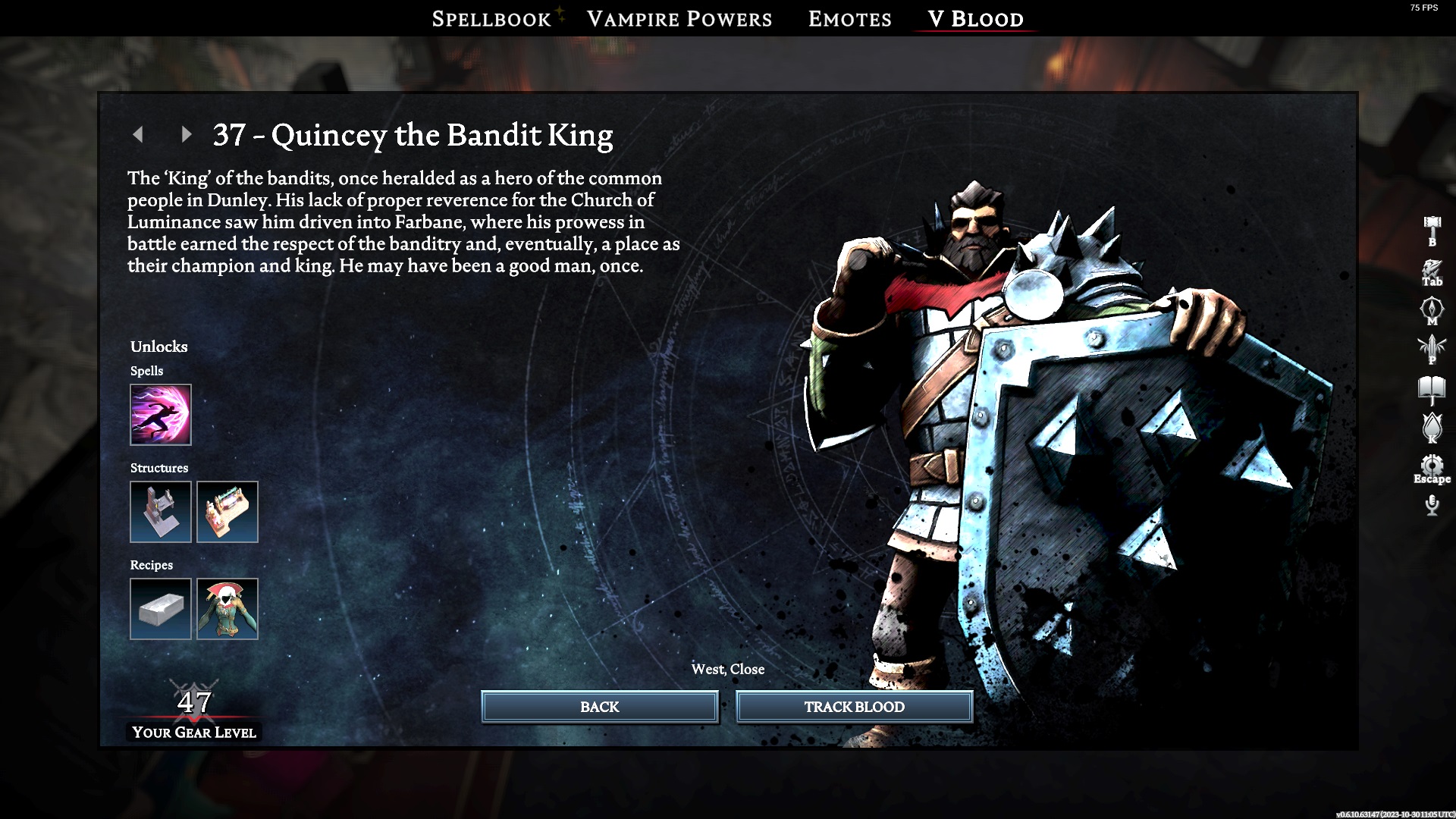Enable blood tracking with Track Blood
The height and width of the screenshot is (819, 1456).
(x=854, y=706)
